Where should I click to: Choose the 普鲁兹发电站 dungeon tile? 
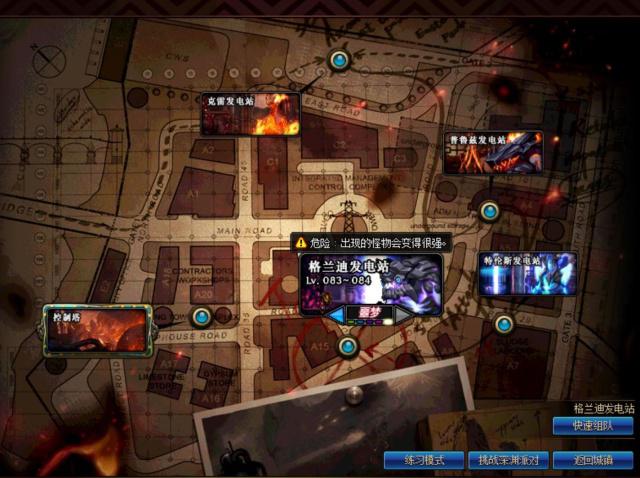pyautogui.click(x=492, y=153)
